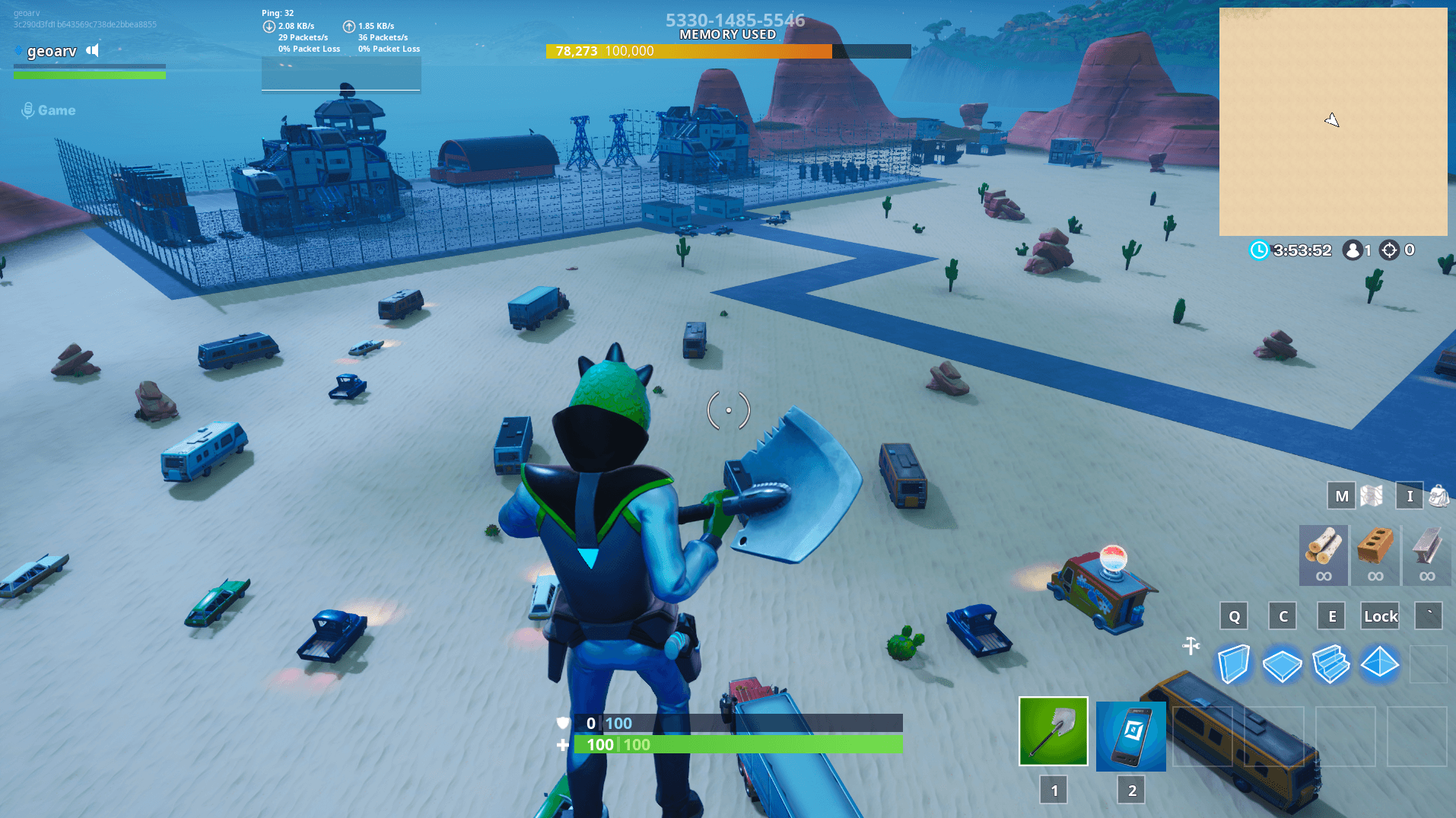Toggle build selection with the Lock button
Viewport: 1456px width, 818px height.
1379,616
